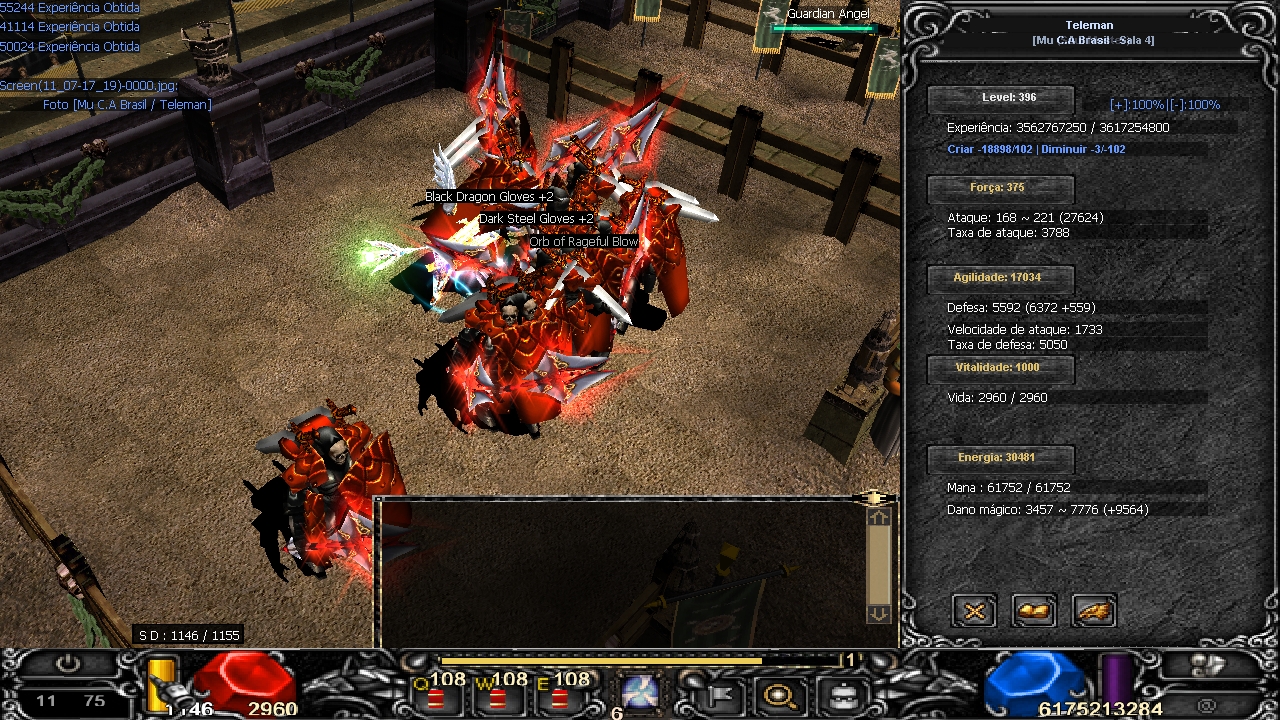
Task: Click the Criar points link
Action: click(990, 150)
